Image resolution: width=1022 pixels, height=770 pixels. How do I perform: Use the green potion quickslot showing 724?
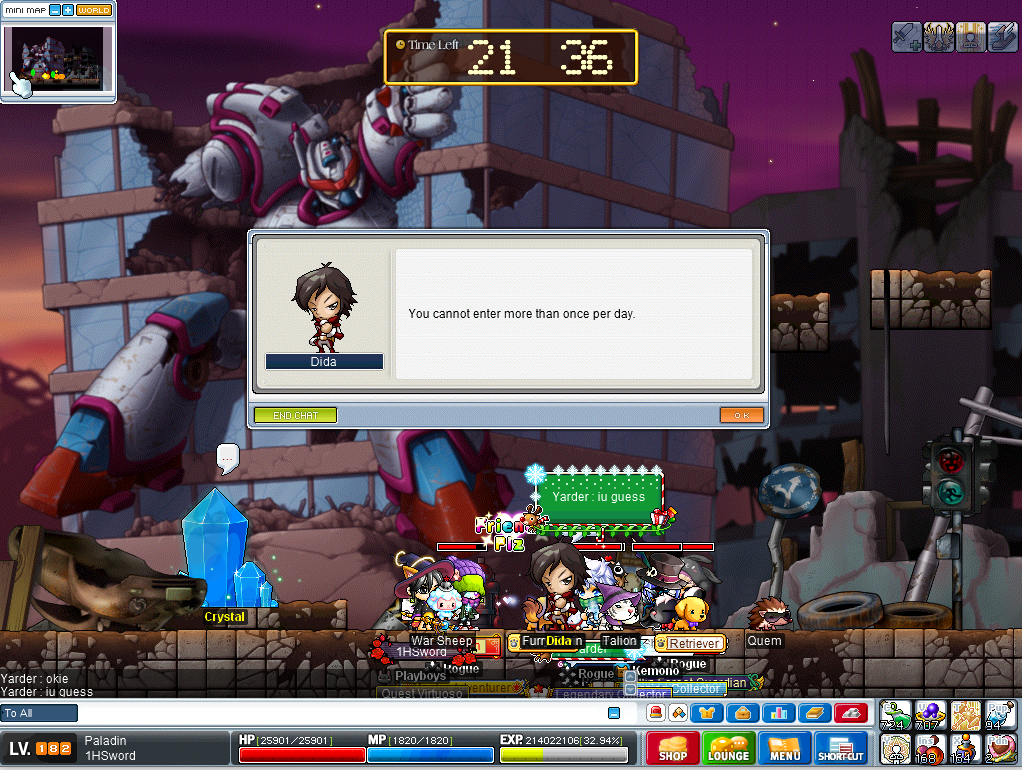895,716
